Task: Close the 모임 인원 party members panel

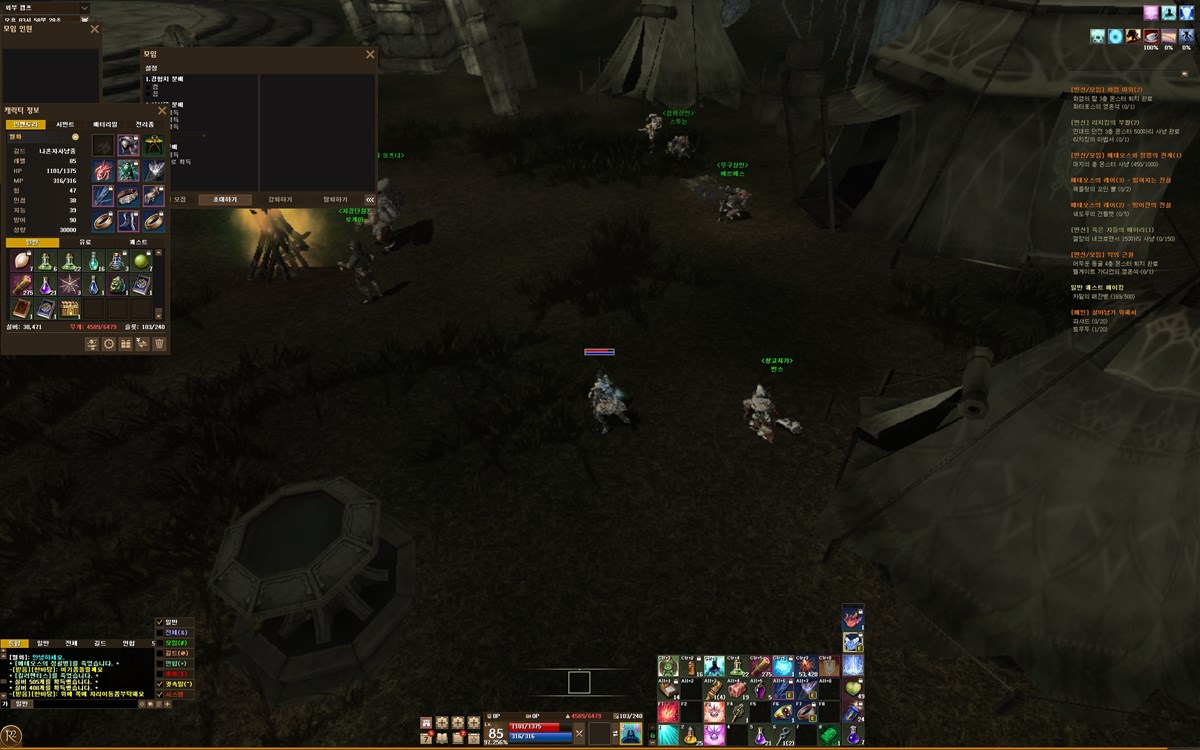Action: [95, 29]
